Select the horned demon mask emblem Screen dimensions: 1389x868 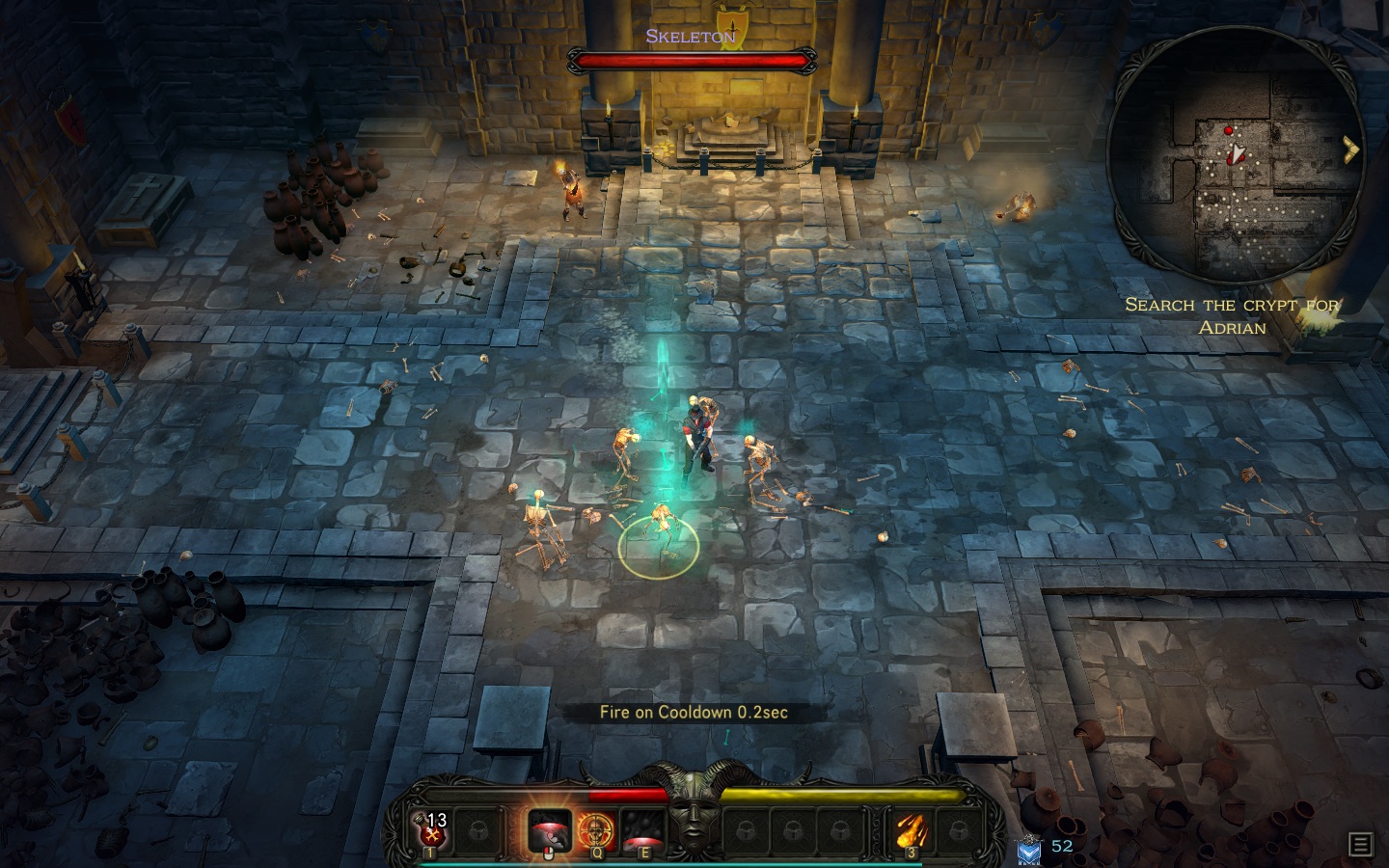(x=694, y=815)
